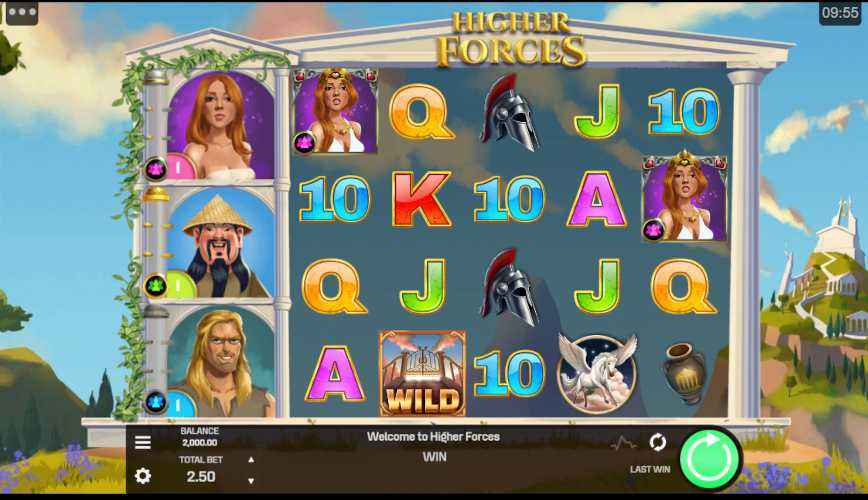Increase the total bet with up arrow
The width and height of the screenshot is (868, 500).
tap(250, 460)
